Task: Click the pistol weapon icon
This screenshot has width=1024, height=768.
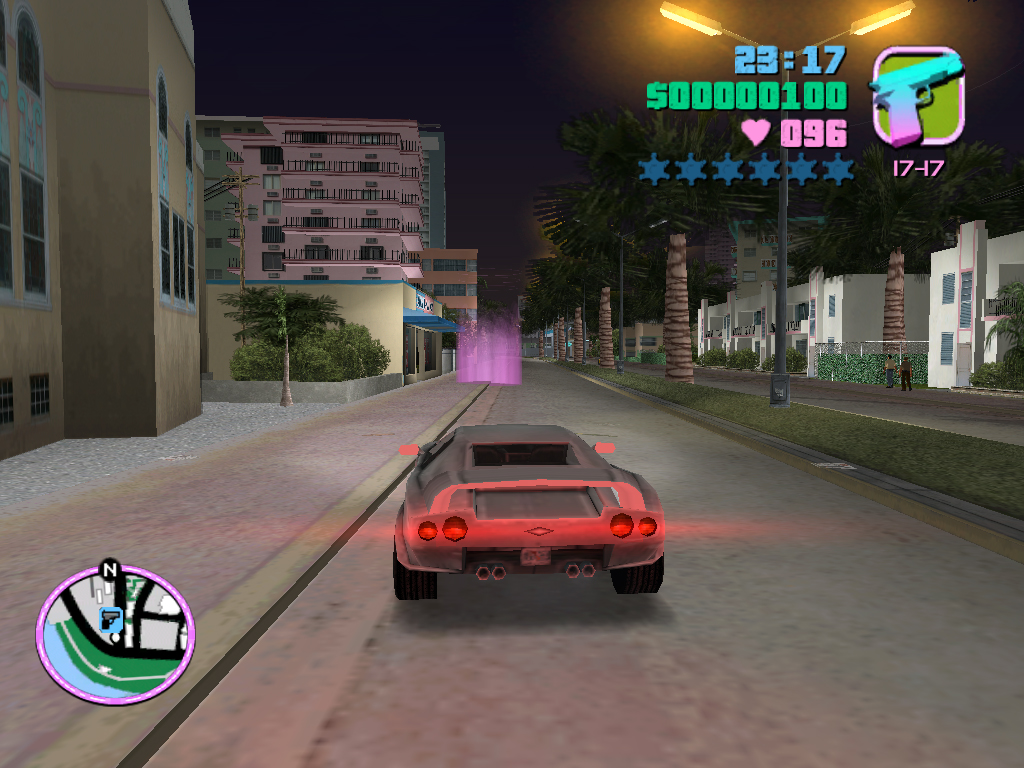Action: 917,97
